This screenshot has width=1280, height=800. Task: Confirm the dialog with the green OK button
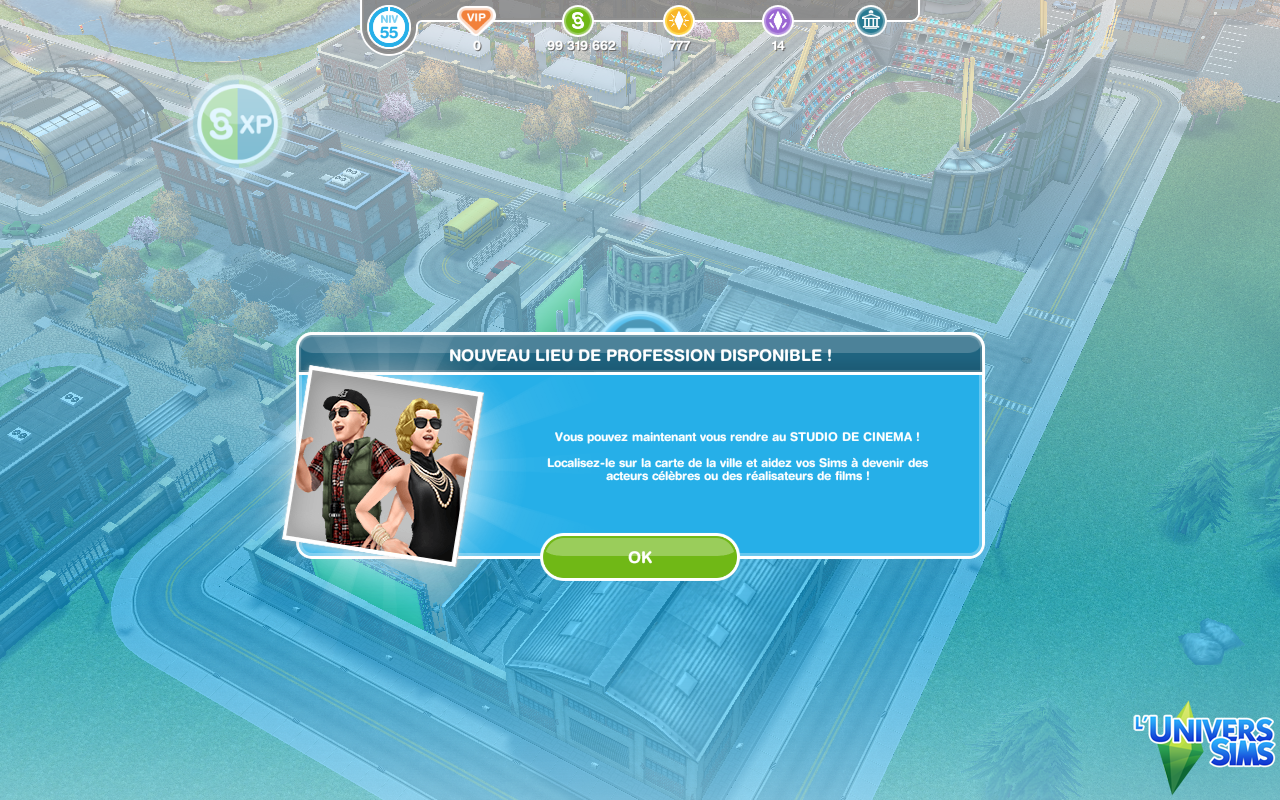tap(639, 557)
